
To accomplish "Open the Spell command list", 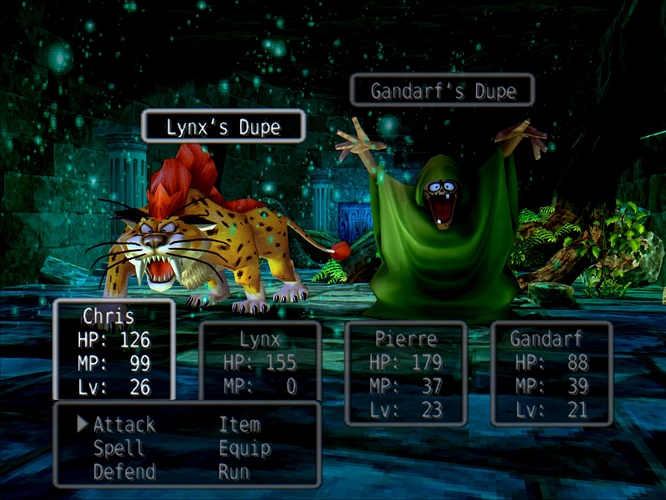I will click(118, 448).
